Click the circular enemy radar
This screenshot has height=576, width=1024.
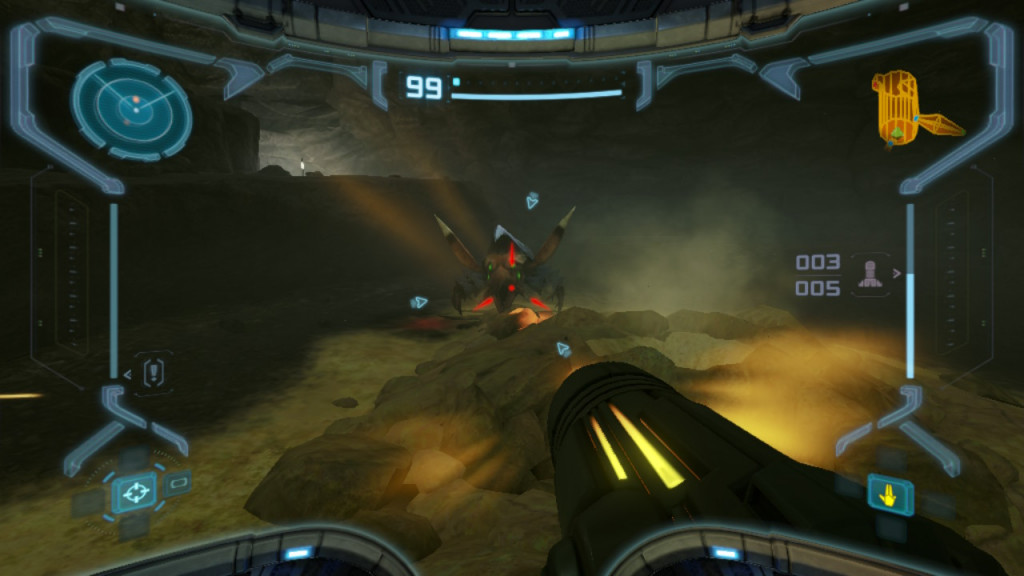click(132, 108)
